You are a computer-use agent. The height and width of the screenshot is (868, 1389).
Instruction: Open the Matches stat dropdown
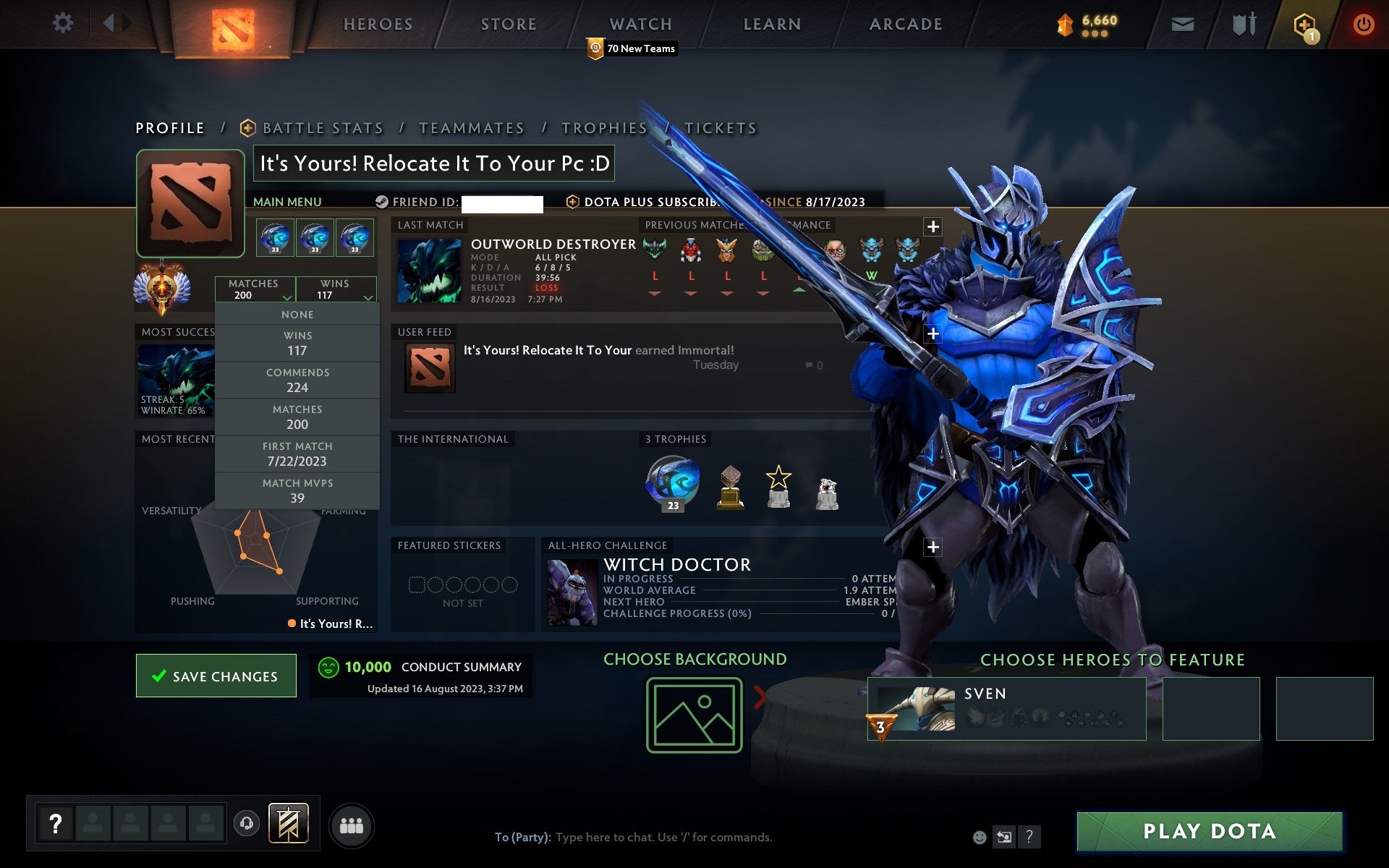click(255, 289)
